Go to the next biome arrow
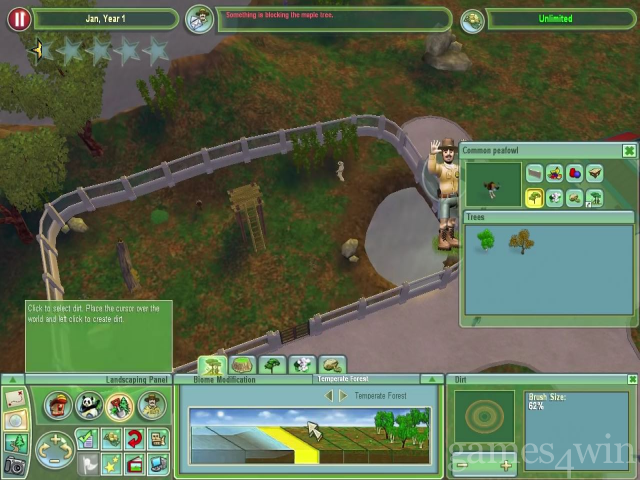This screenshot has height=480, width=640. click(344, 396)
